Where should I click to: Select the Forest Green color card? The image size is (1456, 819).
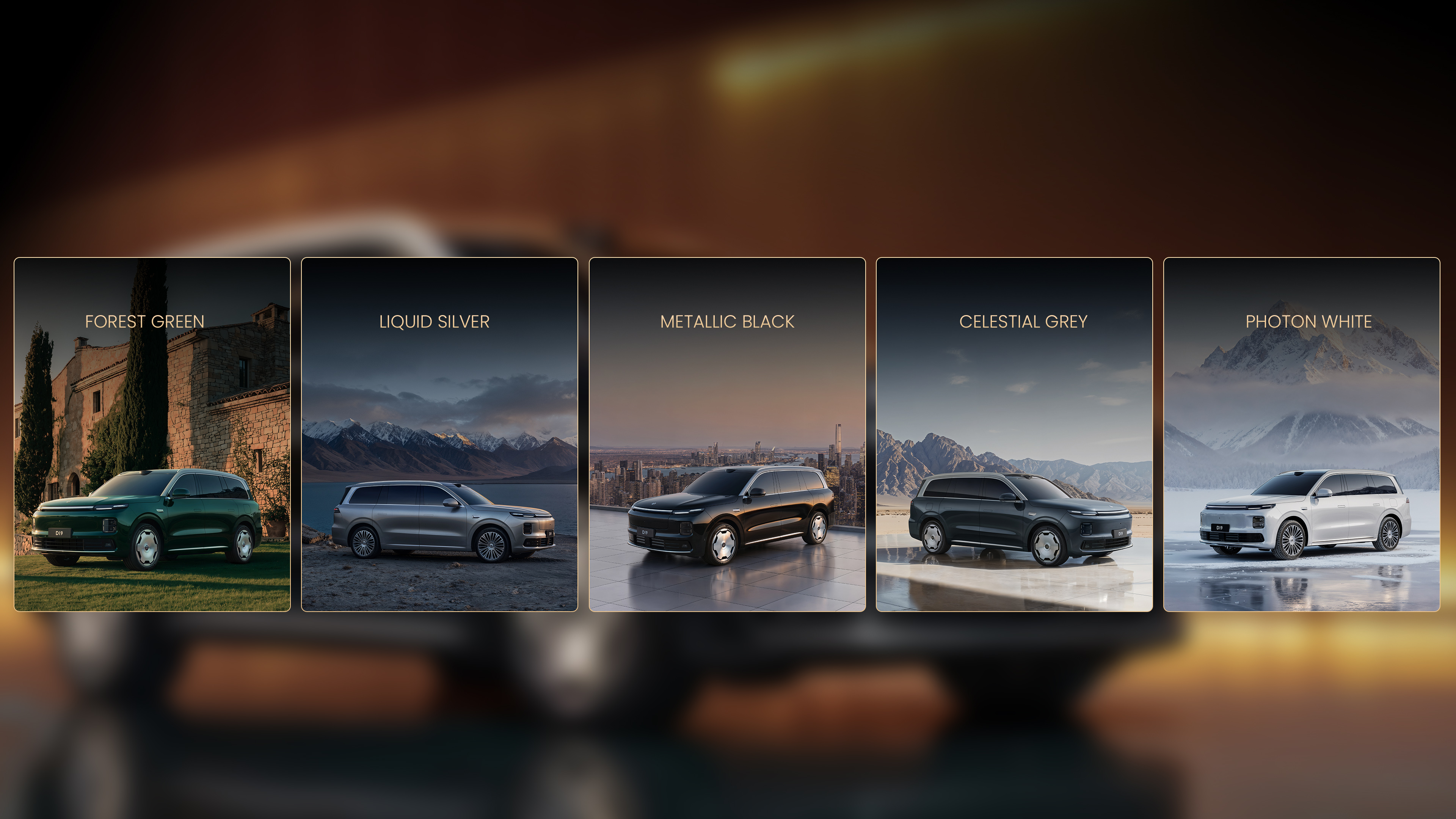pyautogui.click(x=152, y=434)
